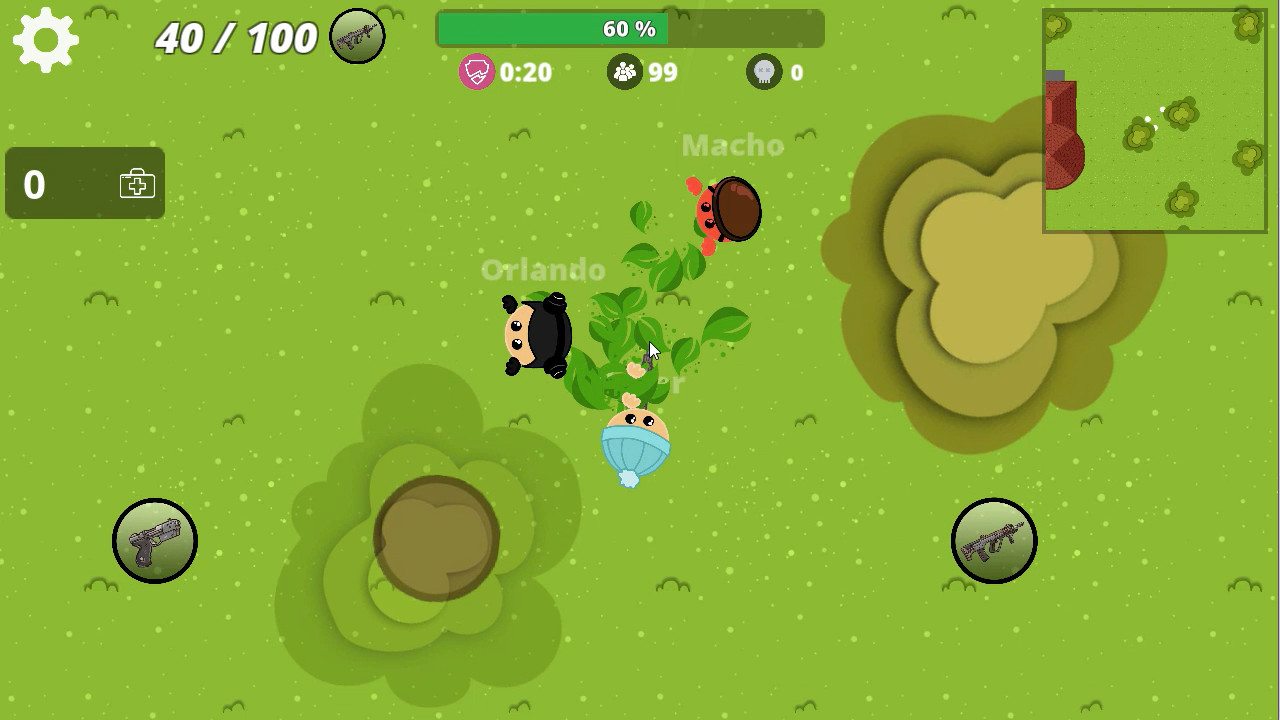The height and width of the screenshot is (720, 1280).
Task: Click the minimap panel in the corner
Action: coord(1154,118)
